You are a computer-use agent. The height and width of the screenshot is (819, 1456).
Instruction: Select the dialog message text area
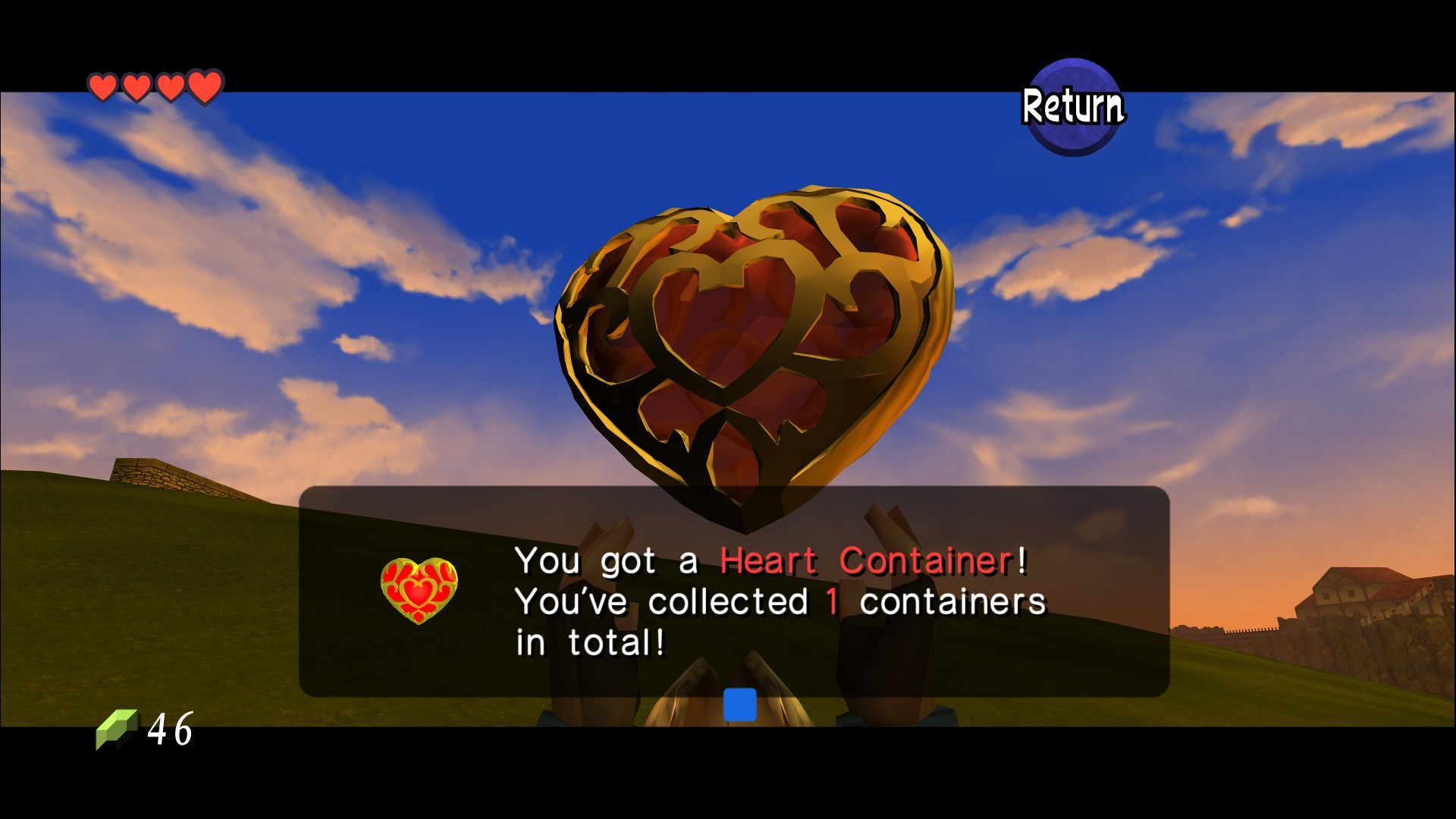tap(773, 599)
